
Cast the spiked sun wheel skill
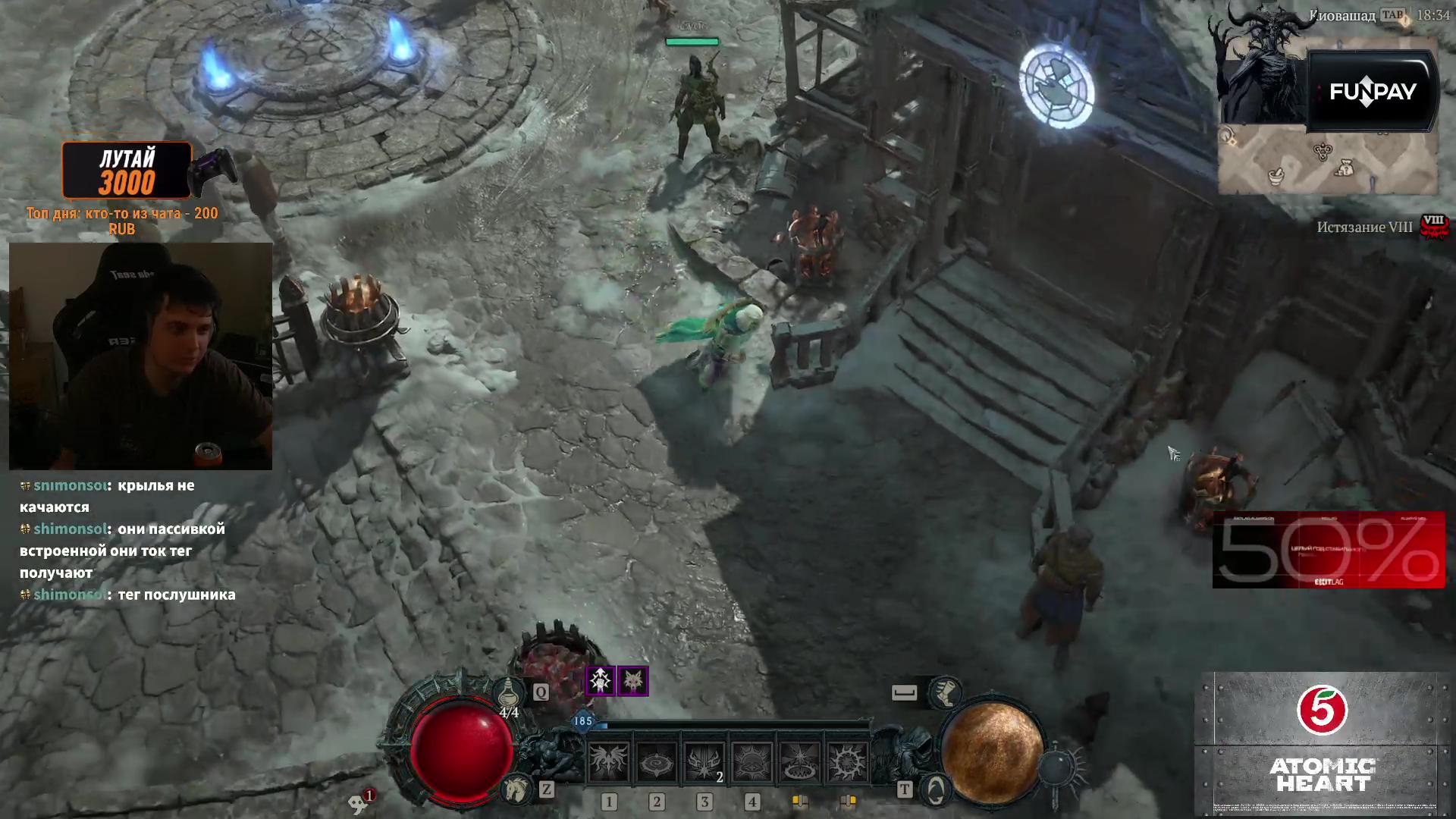coord(847,761)
